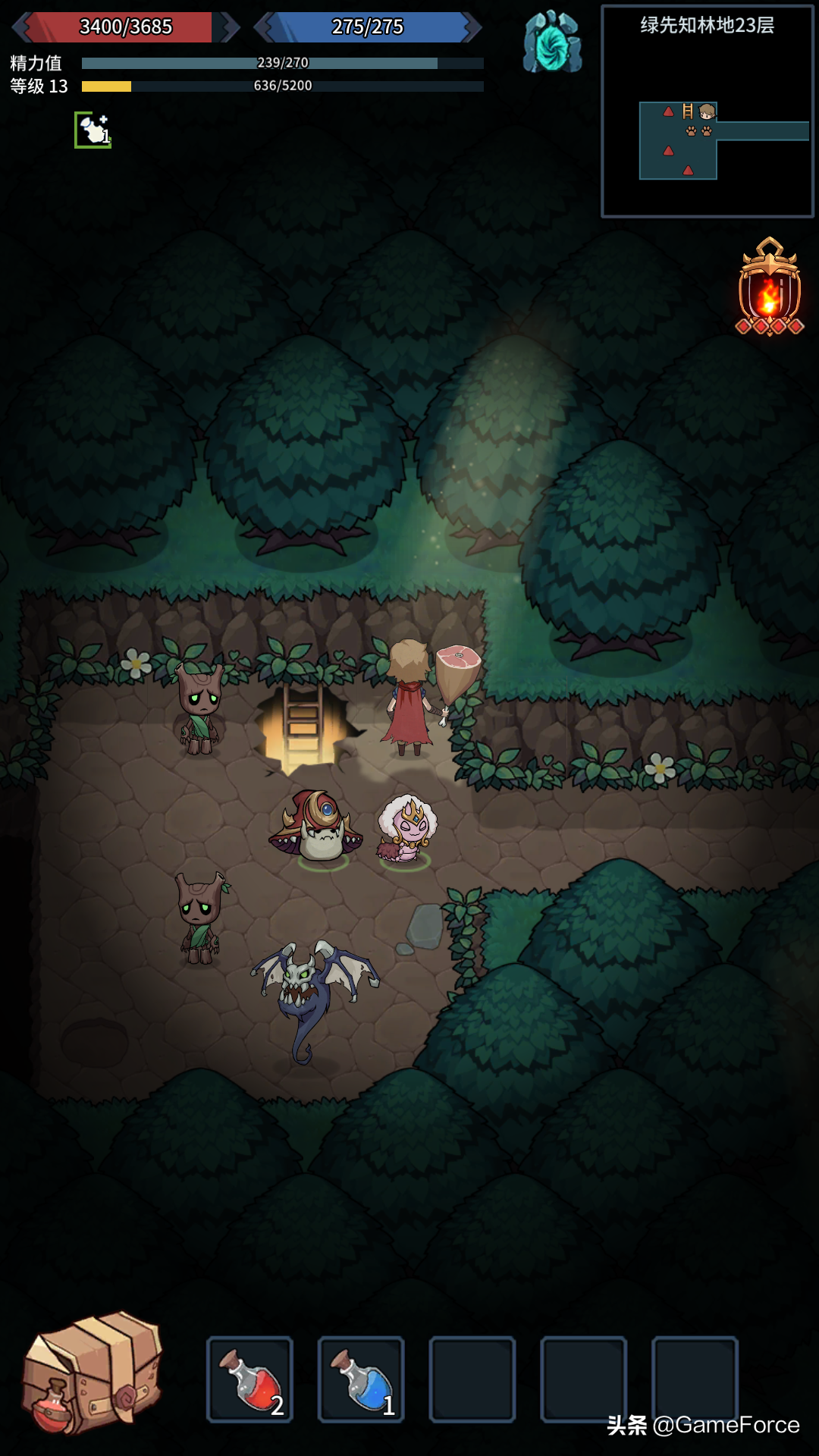Use the blue mana potion slot

361,1379
